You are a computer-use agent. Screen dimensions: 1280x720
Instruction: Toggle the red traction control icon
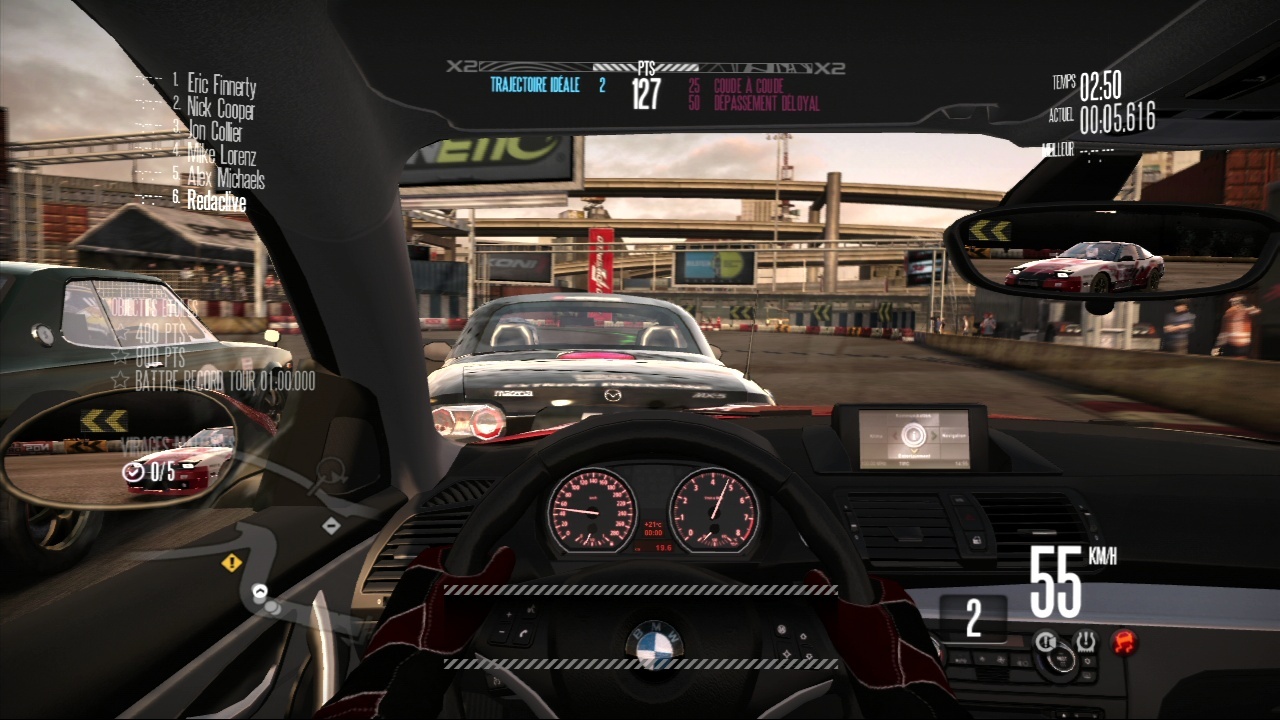(1124, 640)
